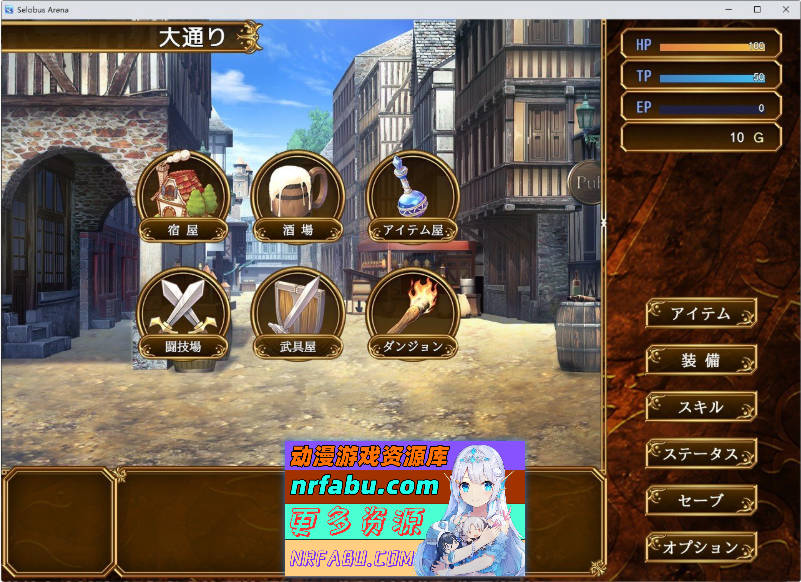Open the アイテム屋 item shop
The image size is (801, 582).
413,197
